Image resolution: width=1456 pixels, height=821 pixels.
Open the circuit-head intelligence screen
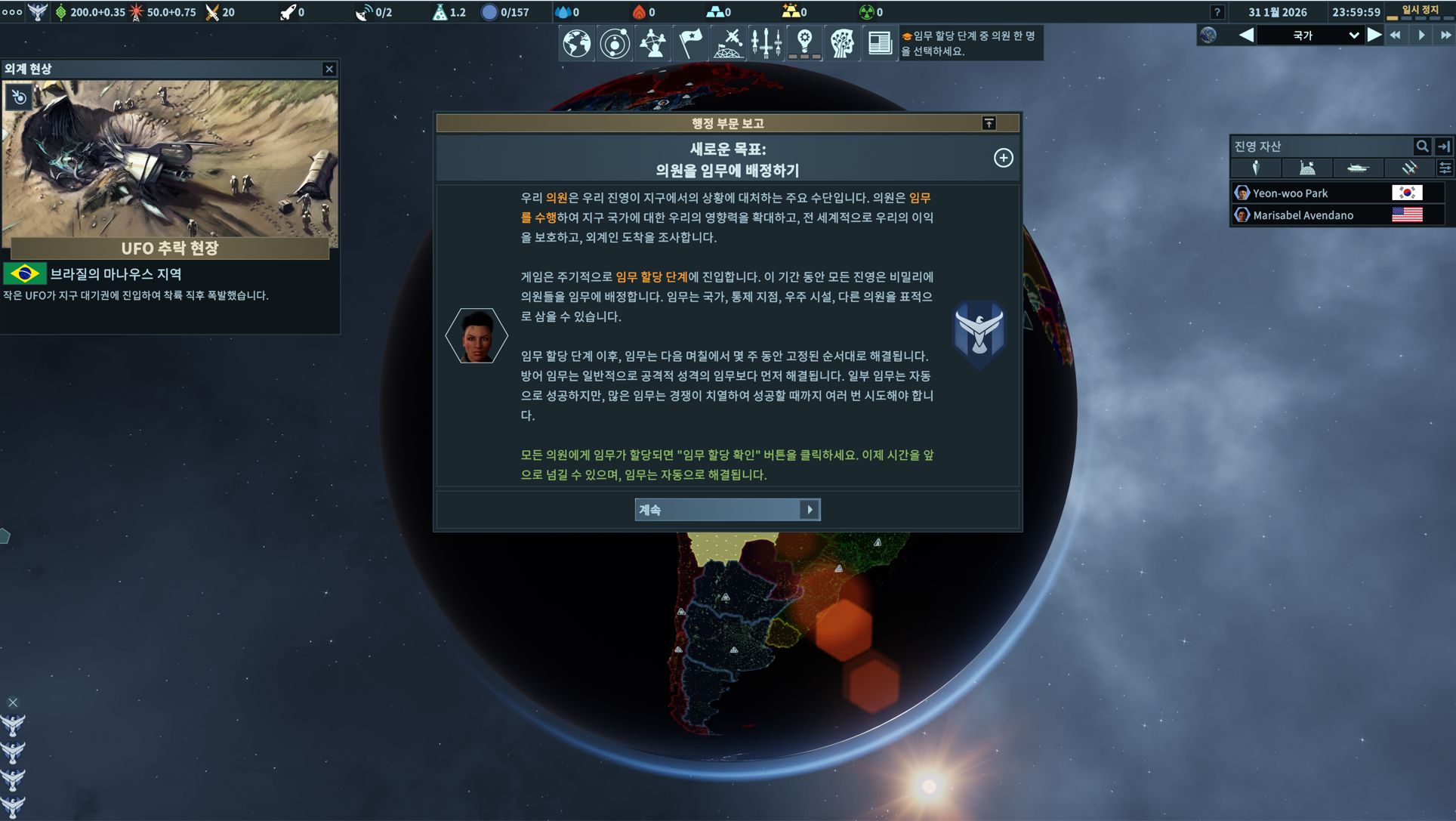point(842,43)
